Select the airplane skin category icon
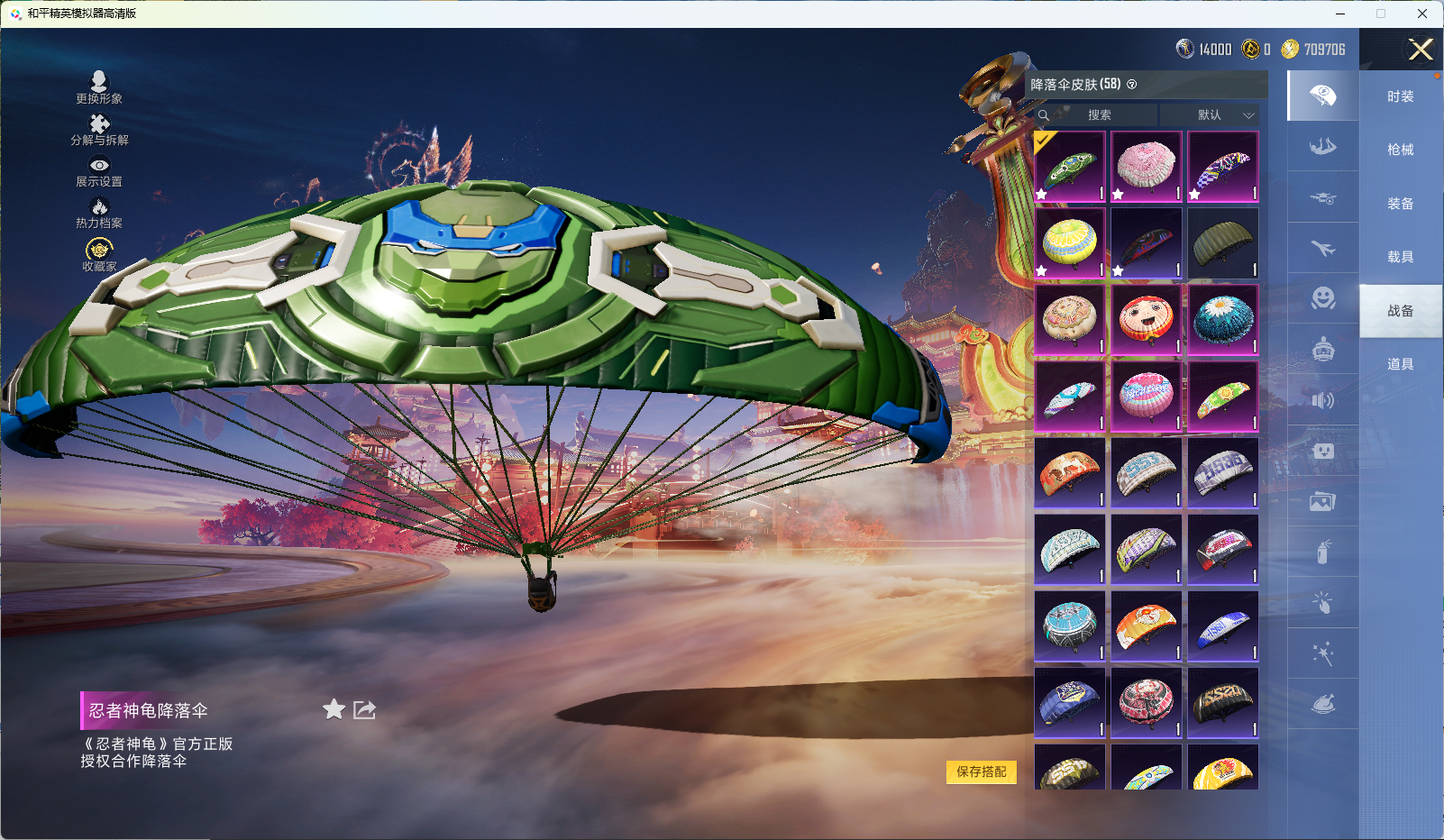 1322,248
